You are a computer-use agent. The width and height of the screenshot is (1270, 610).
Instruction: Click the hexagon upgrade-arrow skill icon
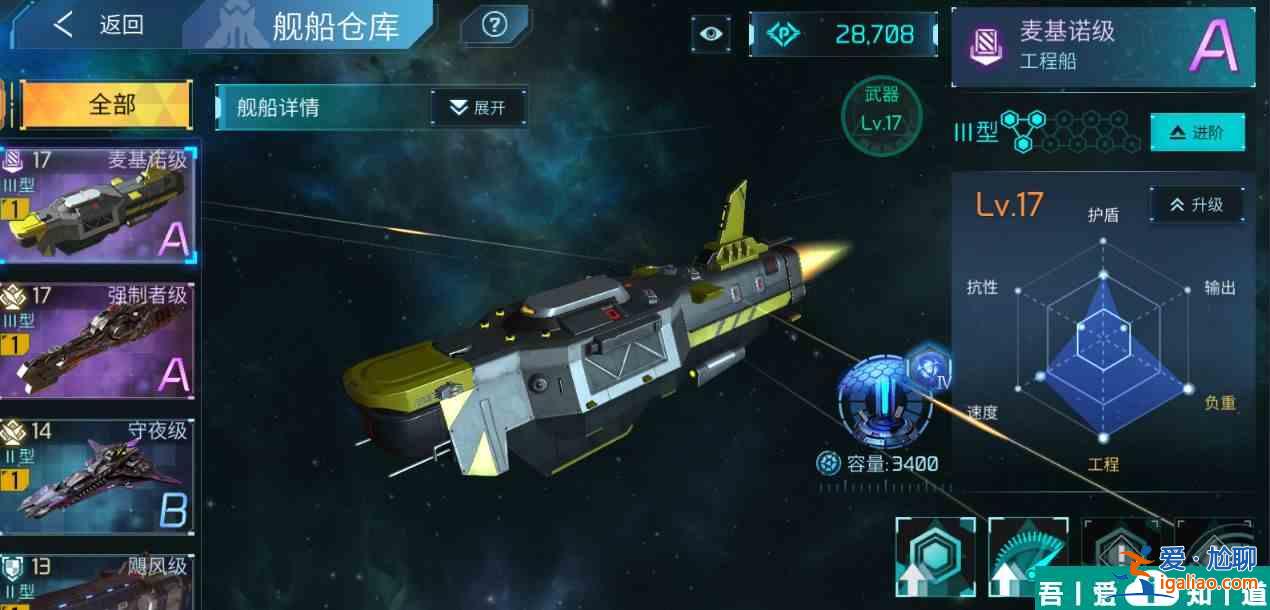coord(935,562)
